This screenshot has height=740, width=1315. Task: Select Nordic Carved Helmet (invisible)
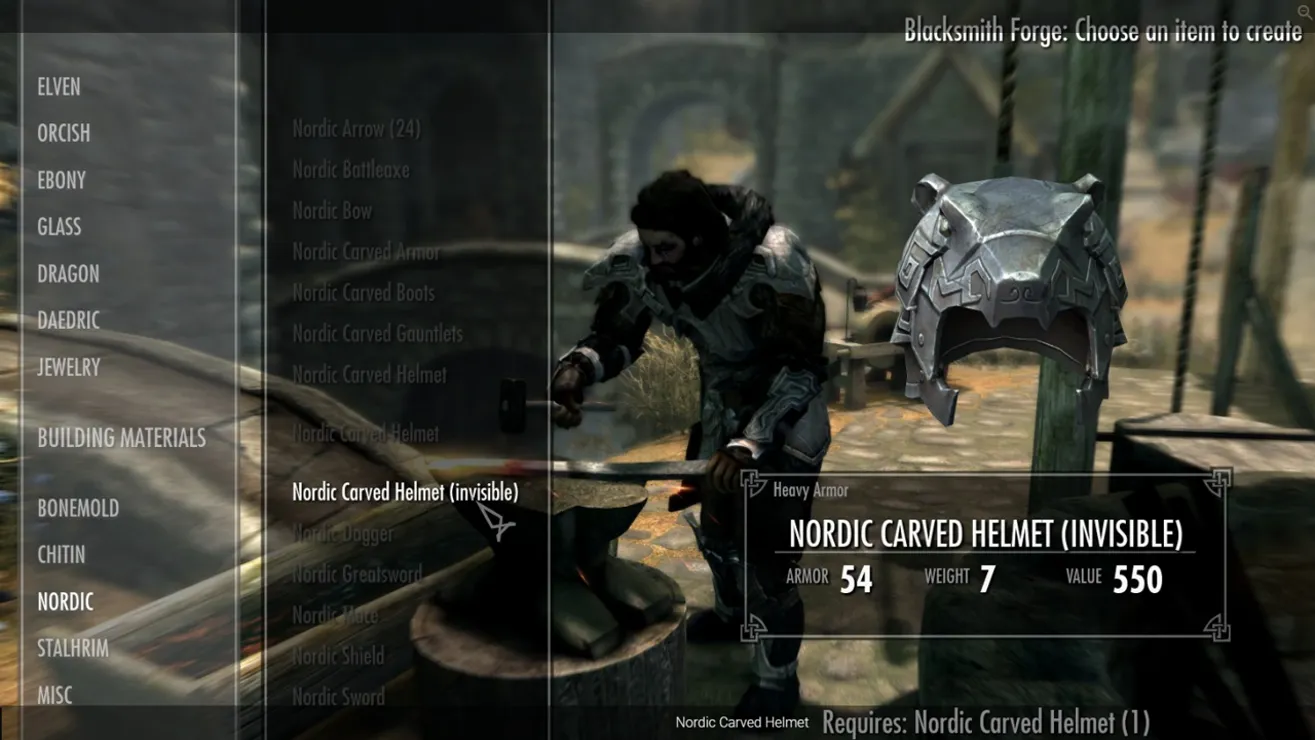pyautogui.click(x=404, y=492)
